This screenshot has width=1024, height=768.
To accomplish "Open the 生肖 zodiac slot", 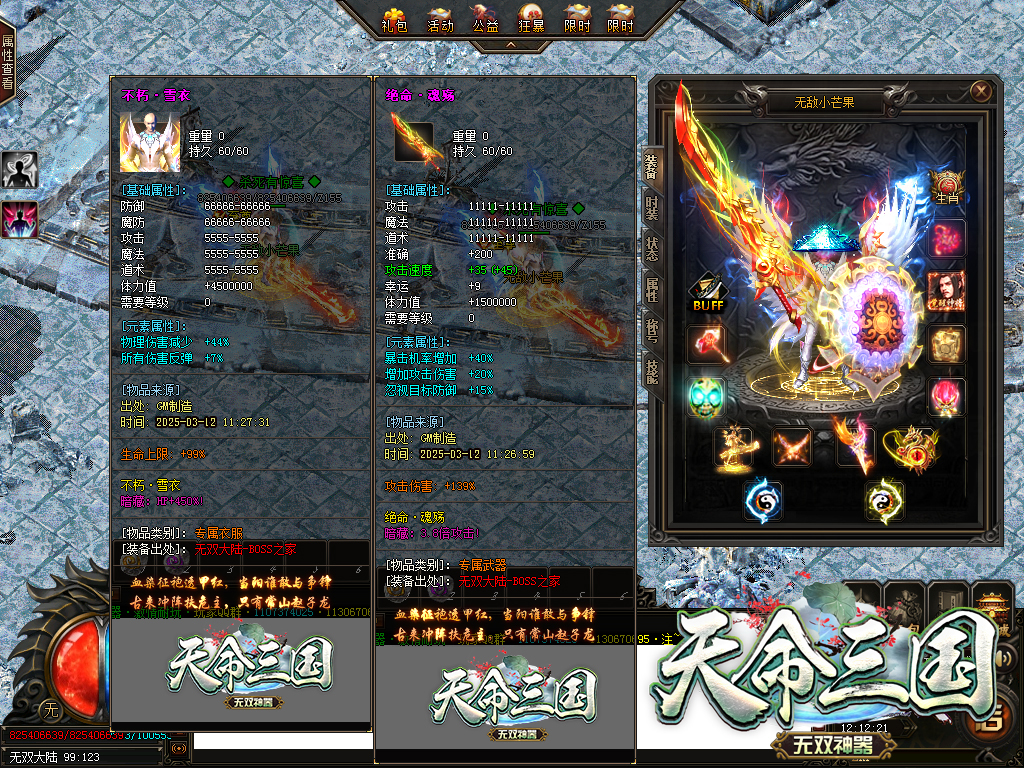I will point(946,187).
